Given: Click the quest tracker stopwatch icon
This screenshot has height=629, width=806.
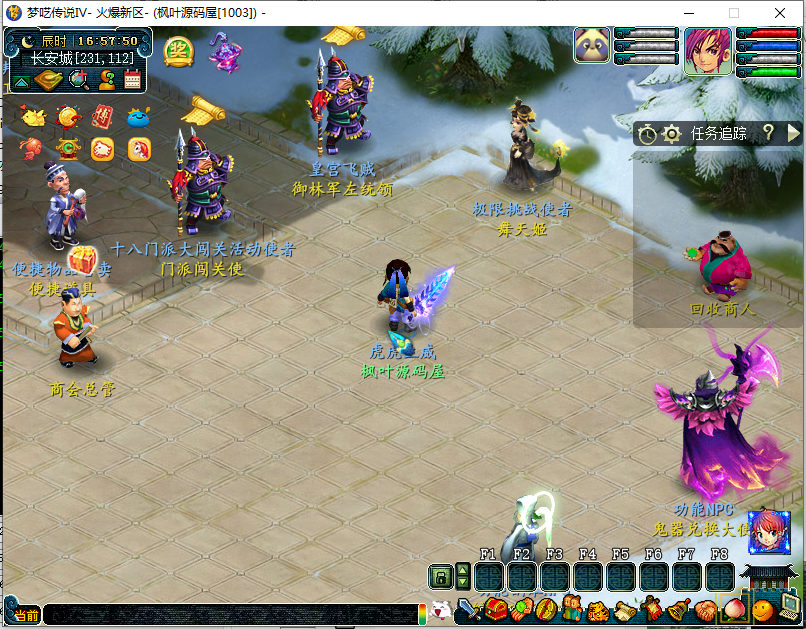Looking at the screenshot, I should 647,133.
